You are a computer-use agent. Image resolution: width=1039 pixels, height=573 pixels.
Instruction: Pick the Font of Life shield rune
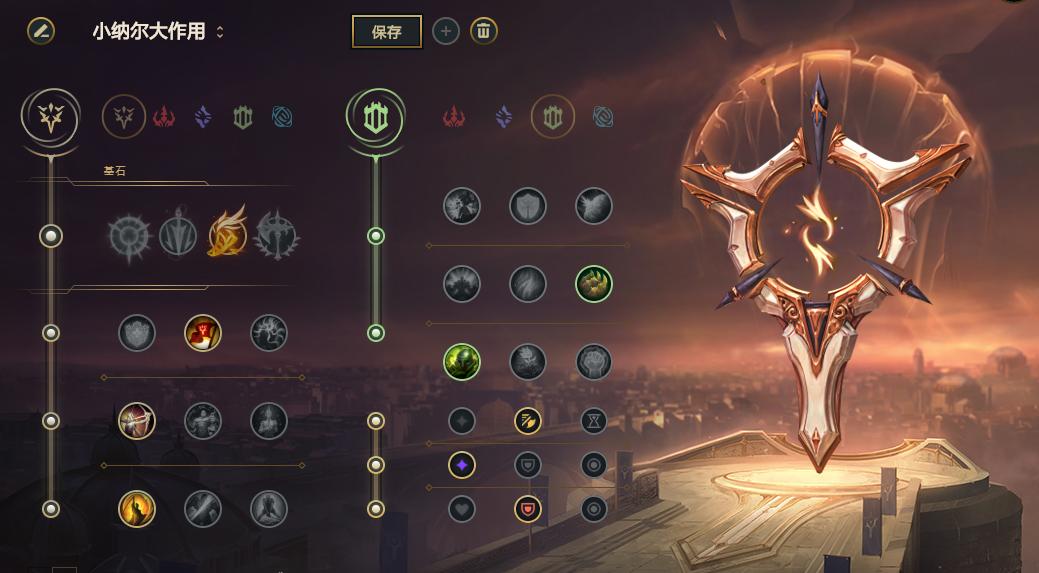coord(528,206)
